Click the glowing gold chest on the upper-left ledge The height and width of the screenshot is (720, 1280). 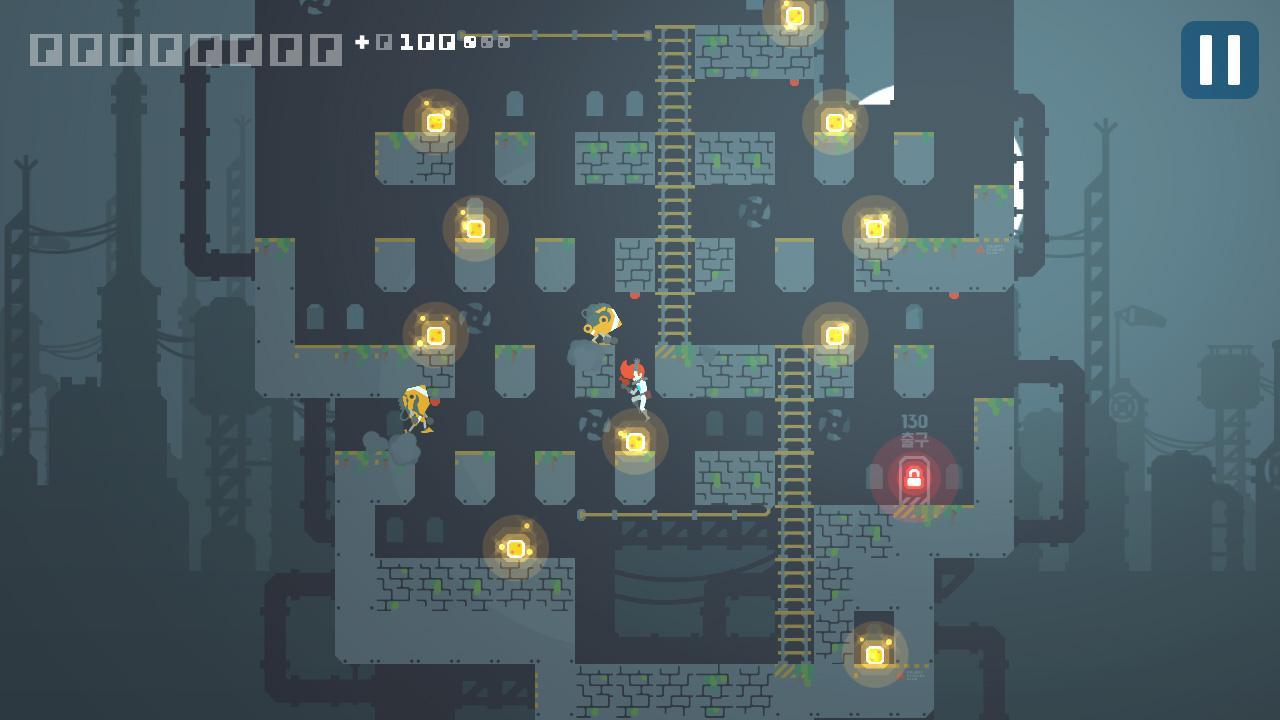(x=435, y=121)
